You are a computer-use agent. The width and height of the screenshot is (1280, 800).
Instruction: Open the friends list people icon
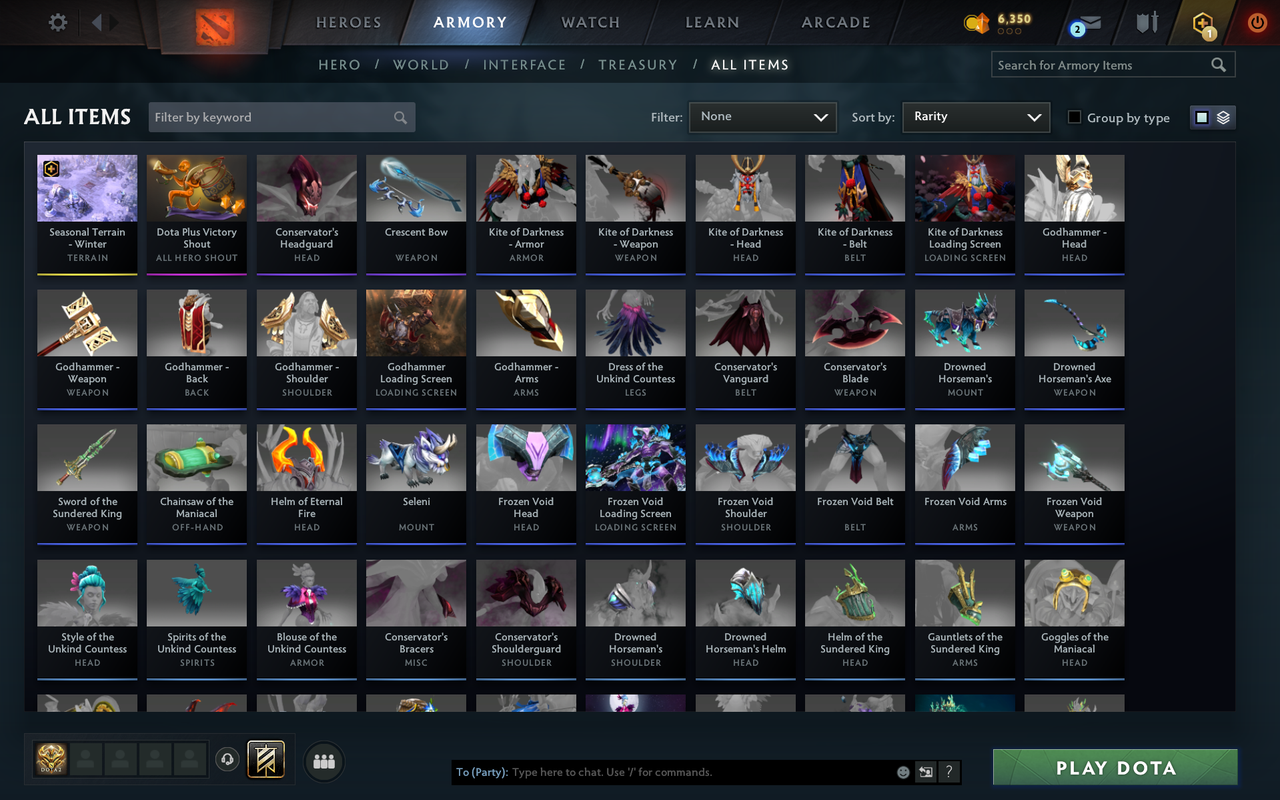pyautogui.click(x=323, y=761)
